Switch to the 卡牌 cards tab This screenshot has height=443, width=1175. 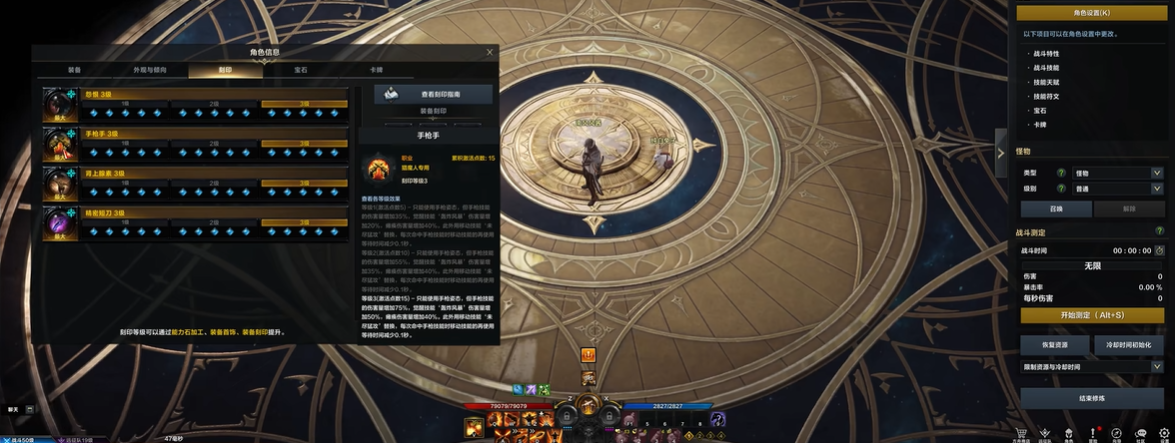[x=376, y=70]
